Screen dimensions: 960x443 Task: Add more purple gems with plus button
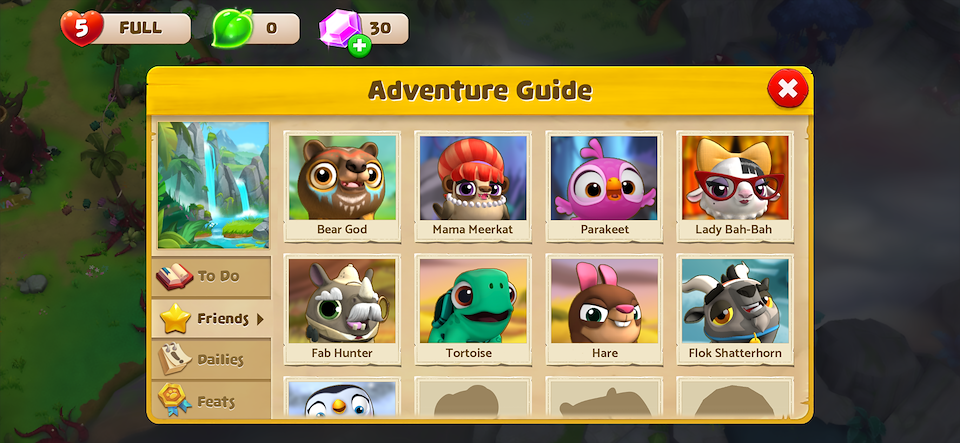point(360,46)
